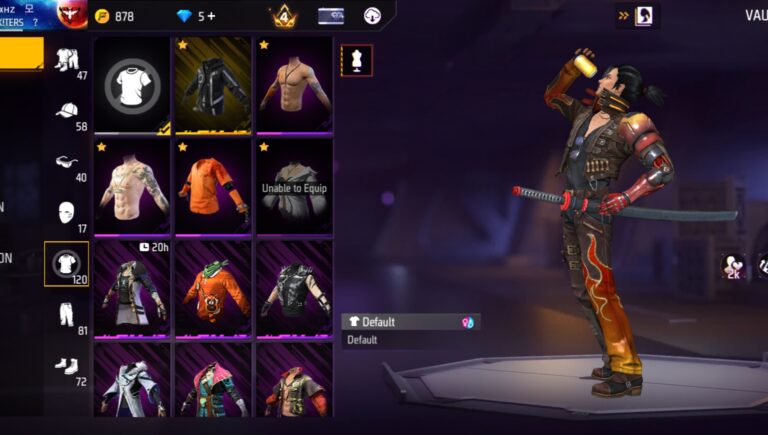Choose the shirtless necklace top
768x435 pixels.
click(294, 85)
